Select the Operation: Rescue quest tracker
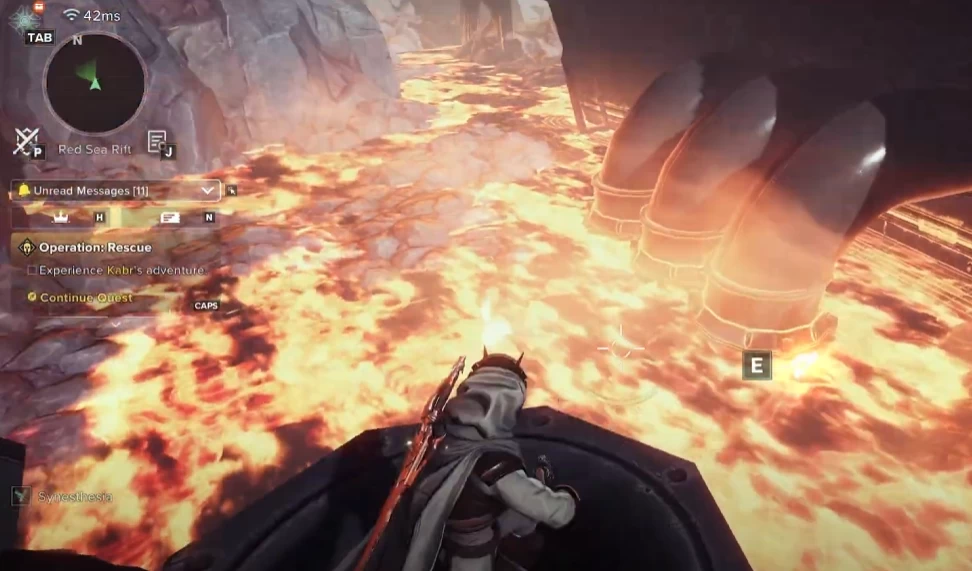The width and height of the screenshot is (972, 571). (95, 247)
